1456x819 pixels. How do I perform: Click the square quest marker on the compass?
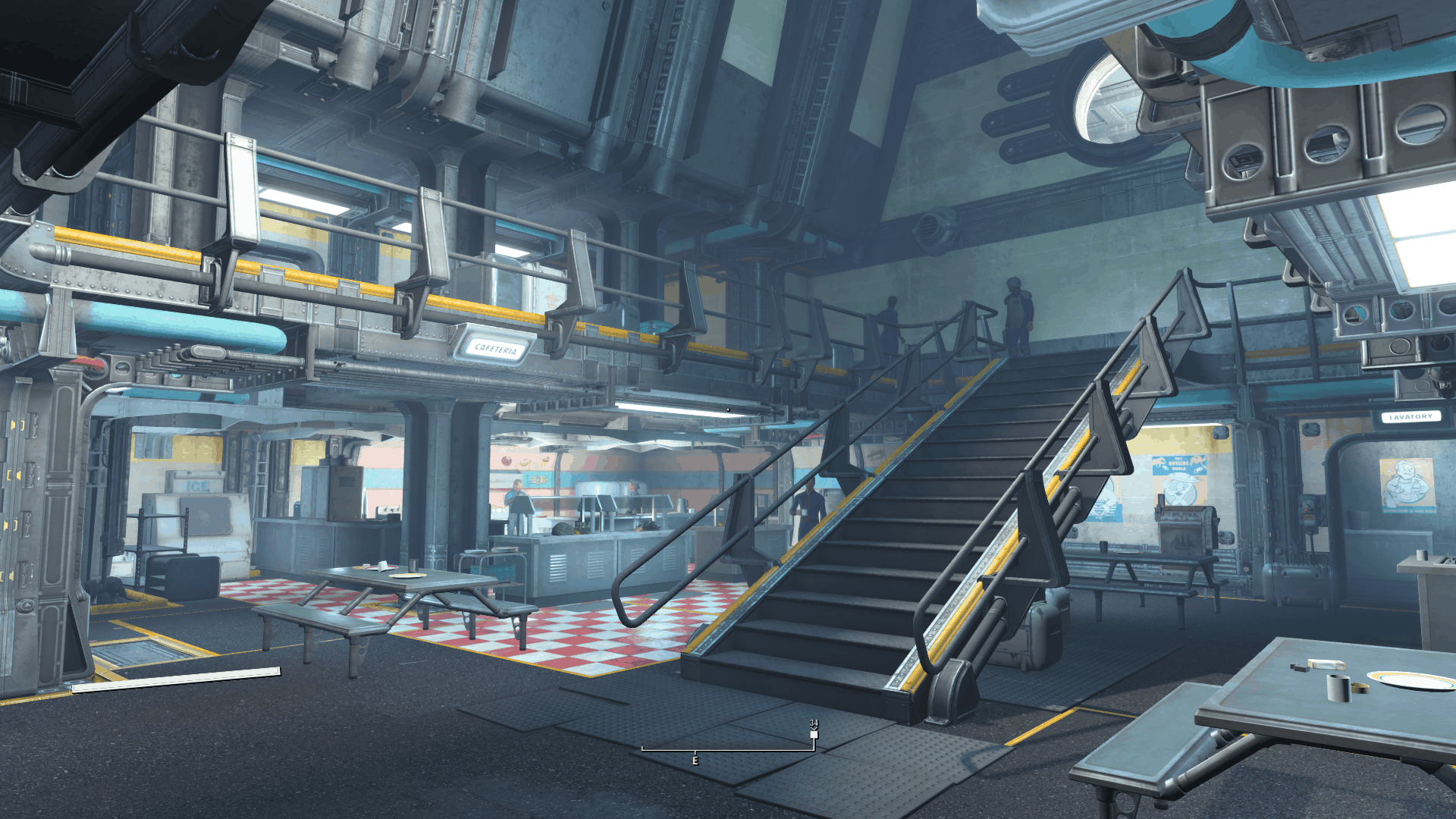click(814, 734)
